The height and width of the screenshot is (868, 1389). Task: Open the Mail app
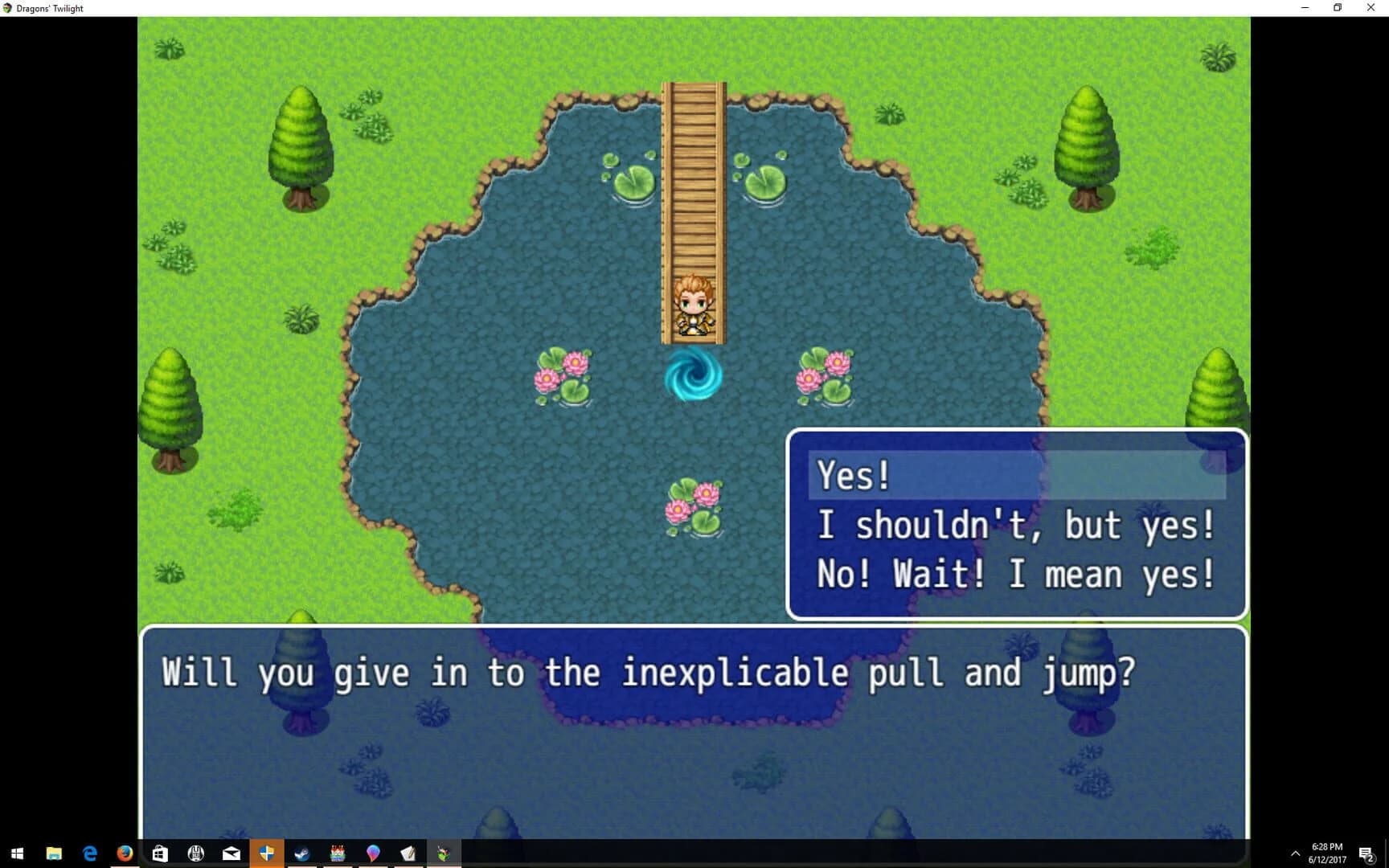tap(231, 854)
